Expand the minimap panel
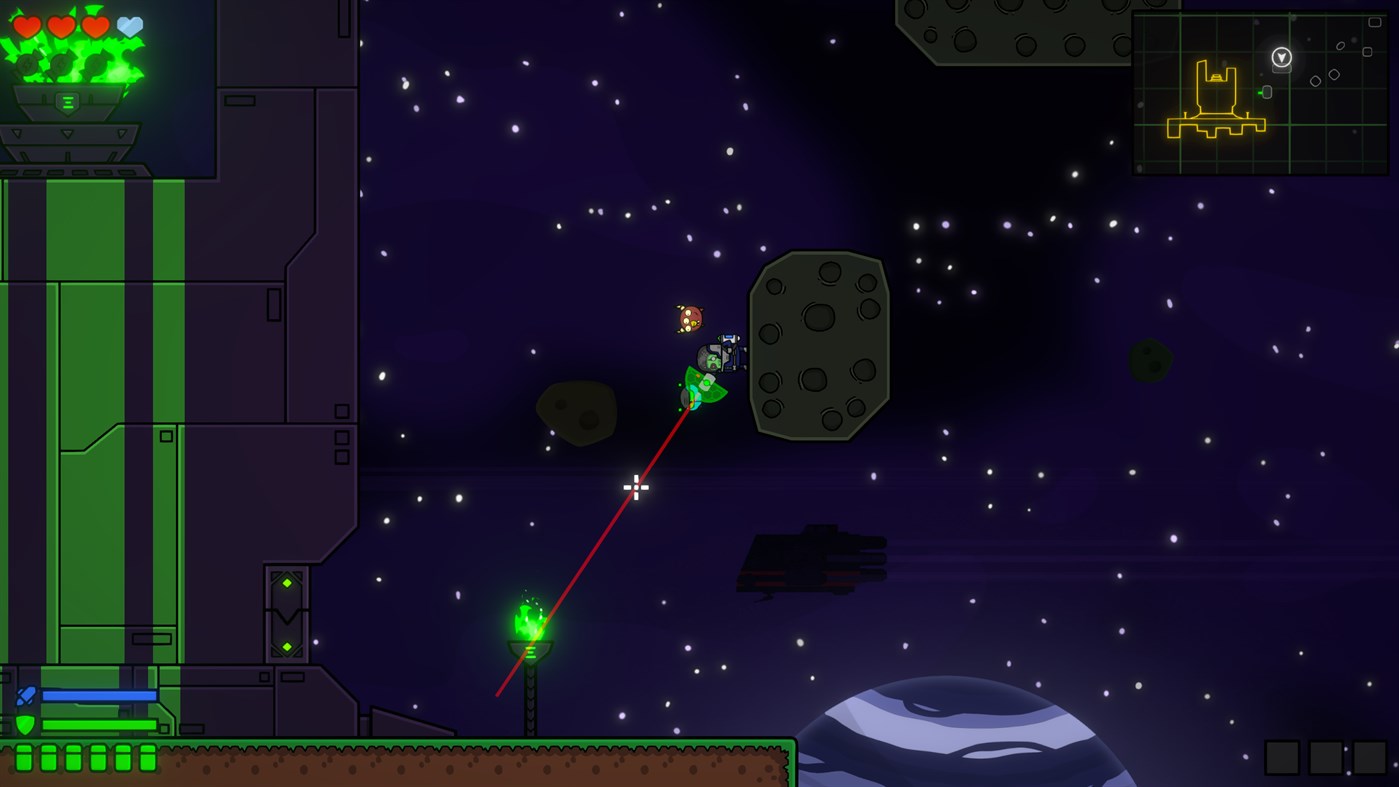 (x=1262, y=90)
